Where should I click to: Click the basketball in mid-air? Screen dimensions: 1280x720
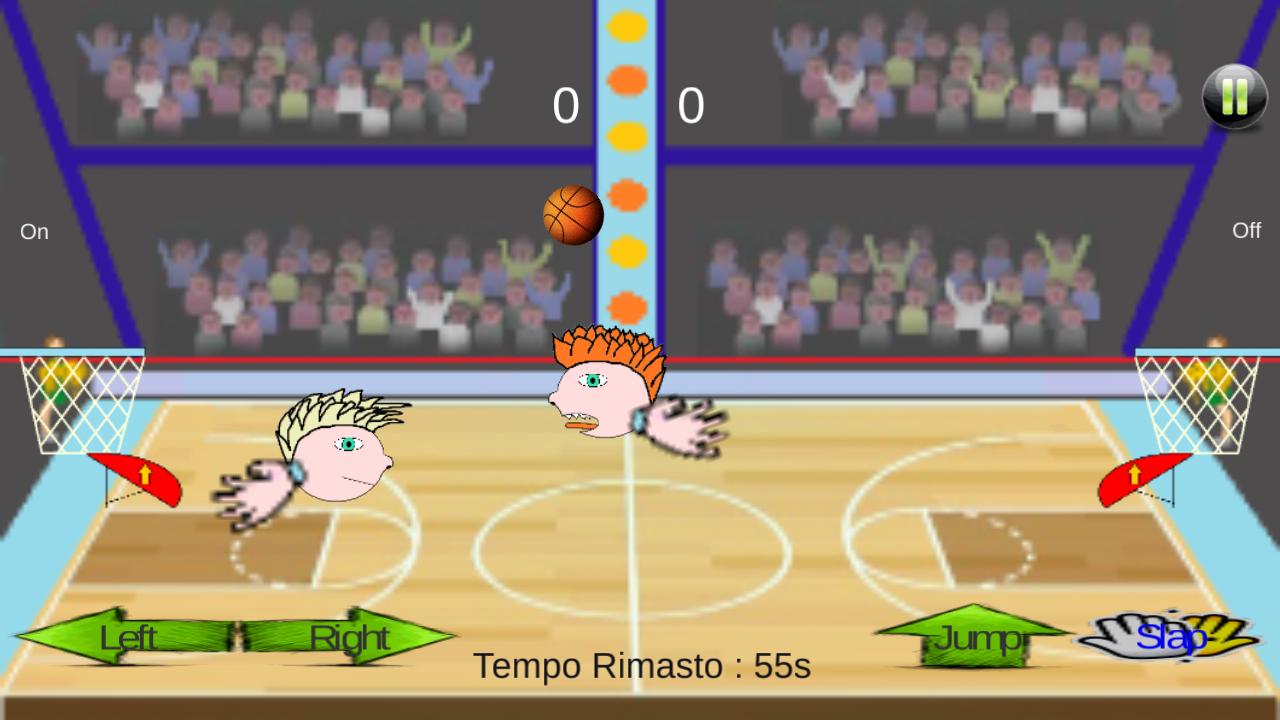tap(573, 213)
